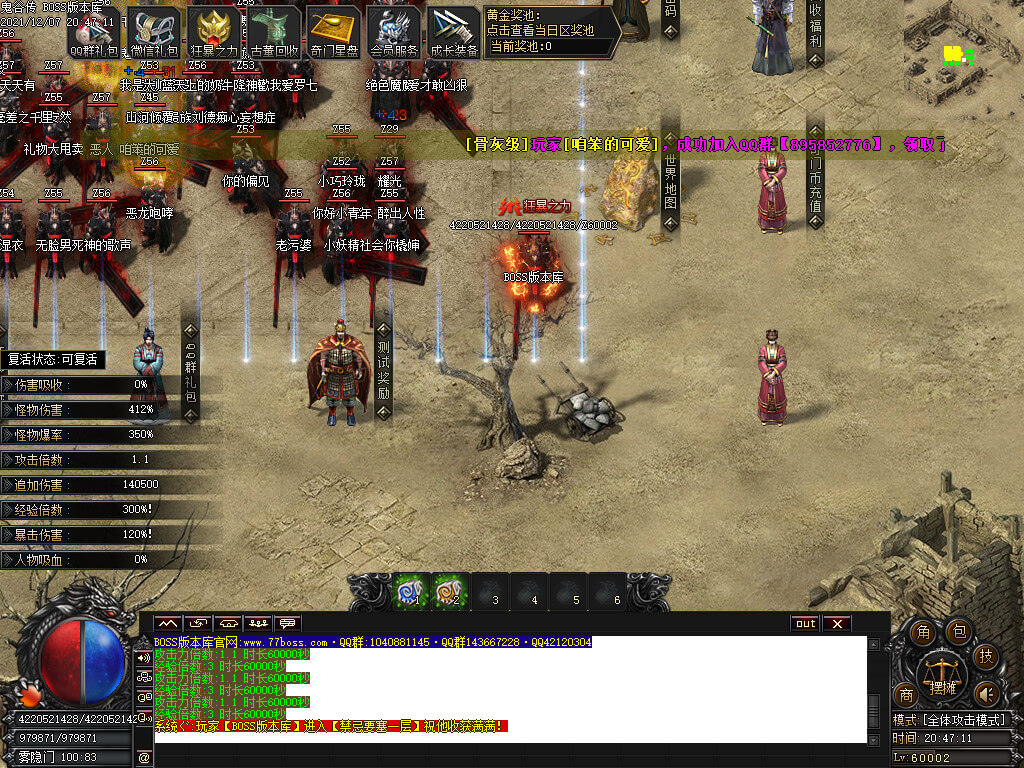Open the 微信礼包 gift pack icon
Viewport: 1024px width, 768px height.
tap(154, 30)
